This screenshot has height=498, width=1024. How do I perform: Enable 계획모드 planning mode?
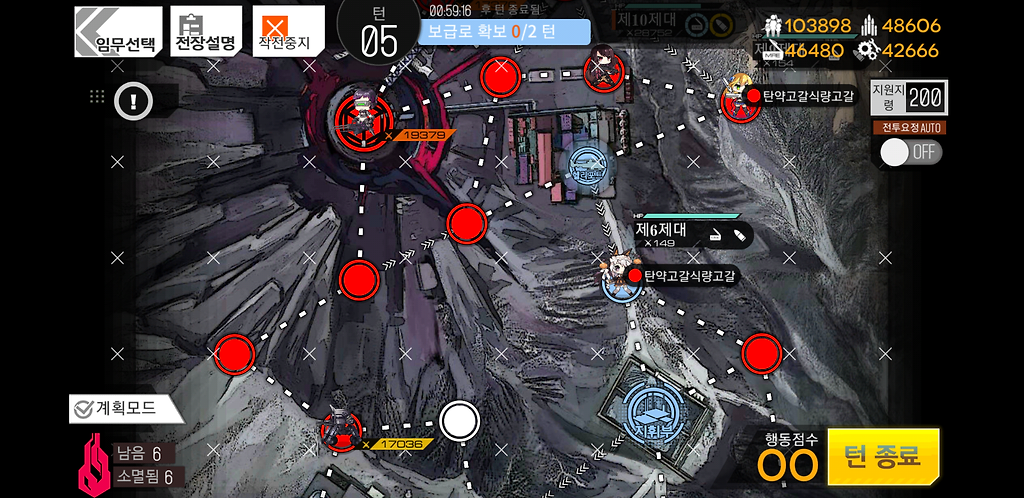coord(125,408)
